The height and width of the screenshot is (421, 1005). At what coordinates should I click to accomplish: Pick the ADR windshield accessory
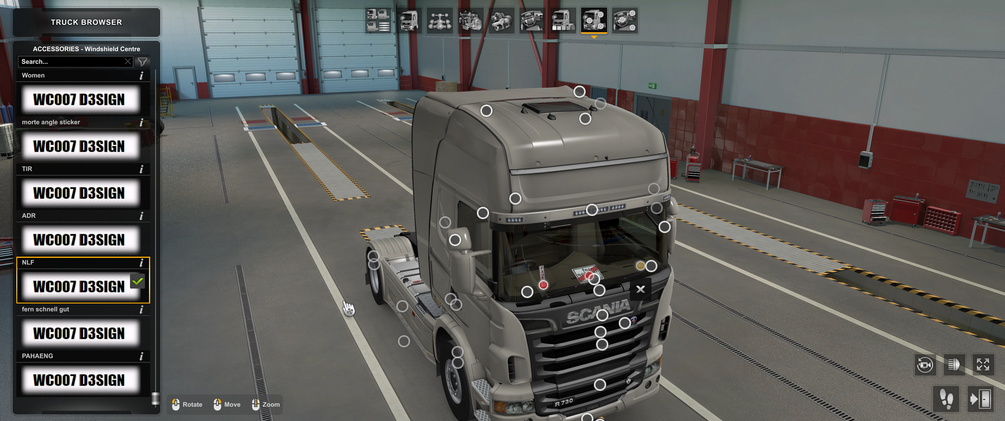click(79, 240)
